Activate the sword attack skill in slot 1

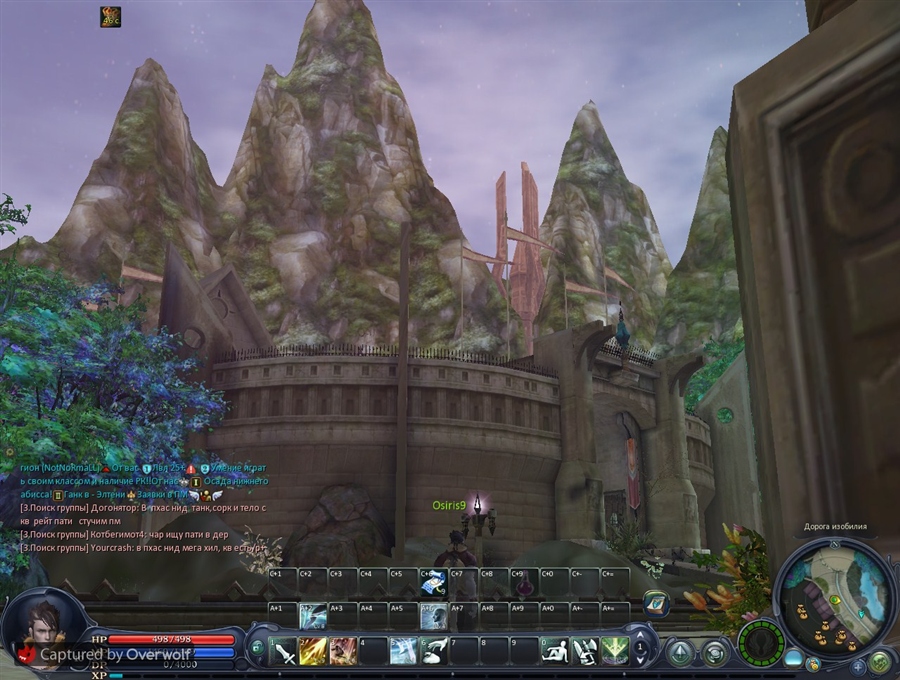pyautogui.click(x=284, y=651)
